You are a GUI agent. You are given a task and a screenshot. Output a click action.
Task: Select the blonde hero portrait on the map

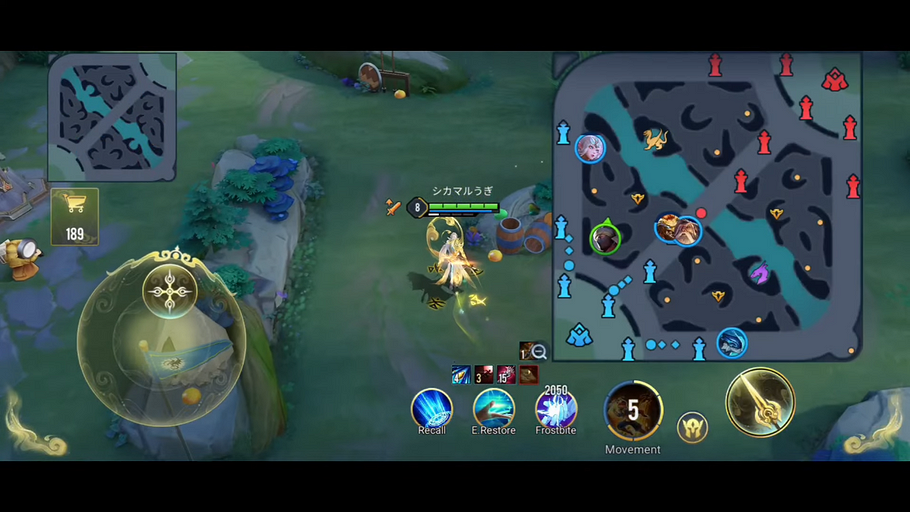click(590, 148)
